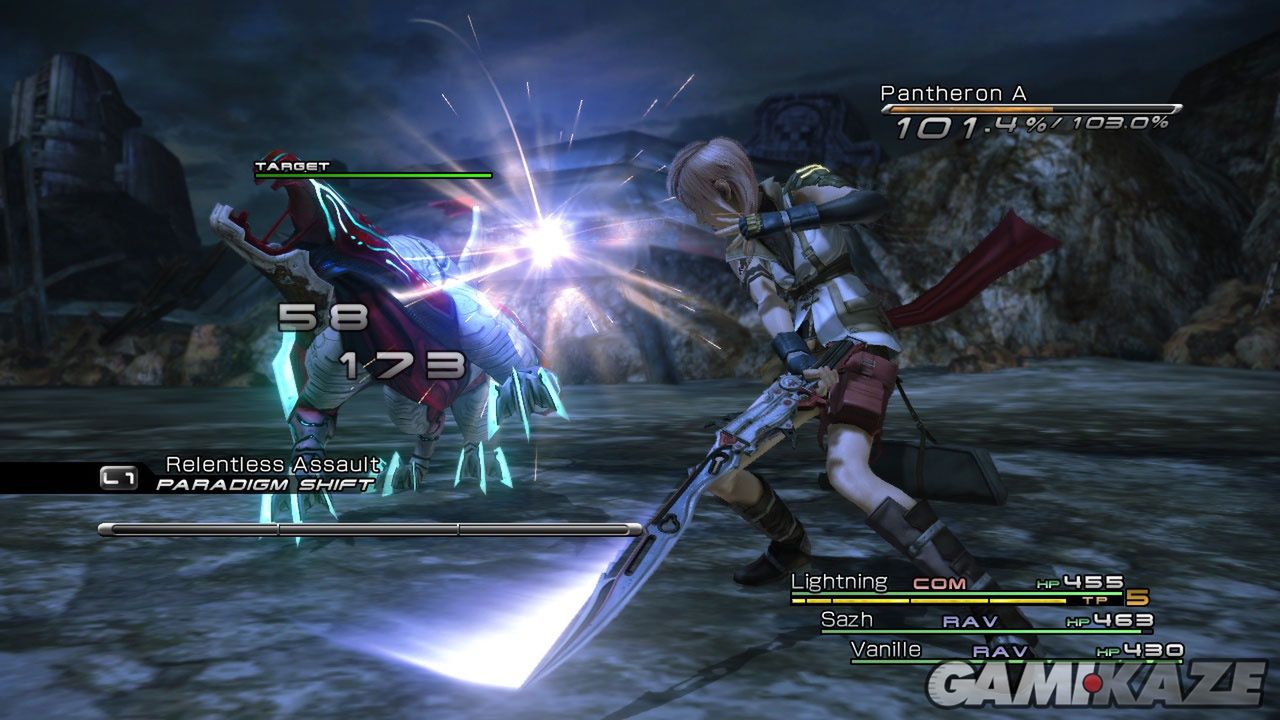Select Lightning in the party list
This screenshot has height=720, width=1280.
tap(839, 582)
